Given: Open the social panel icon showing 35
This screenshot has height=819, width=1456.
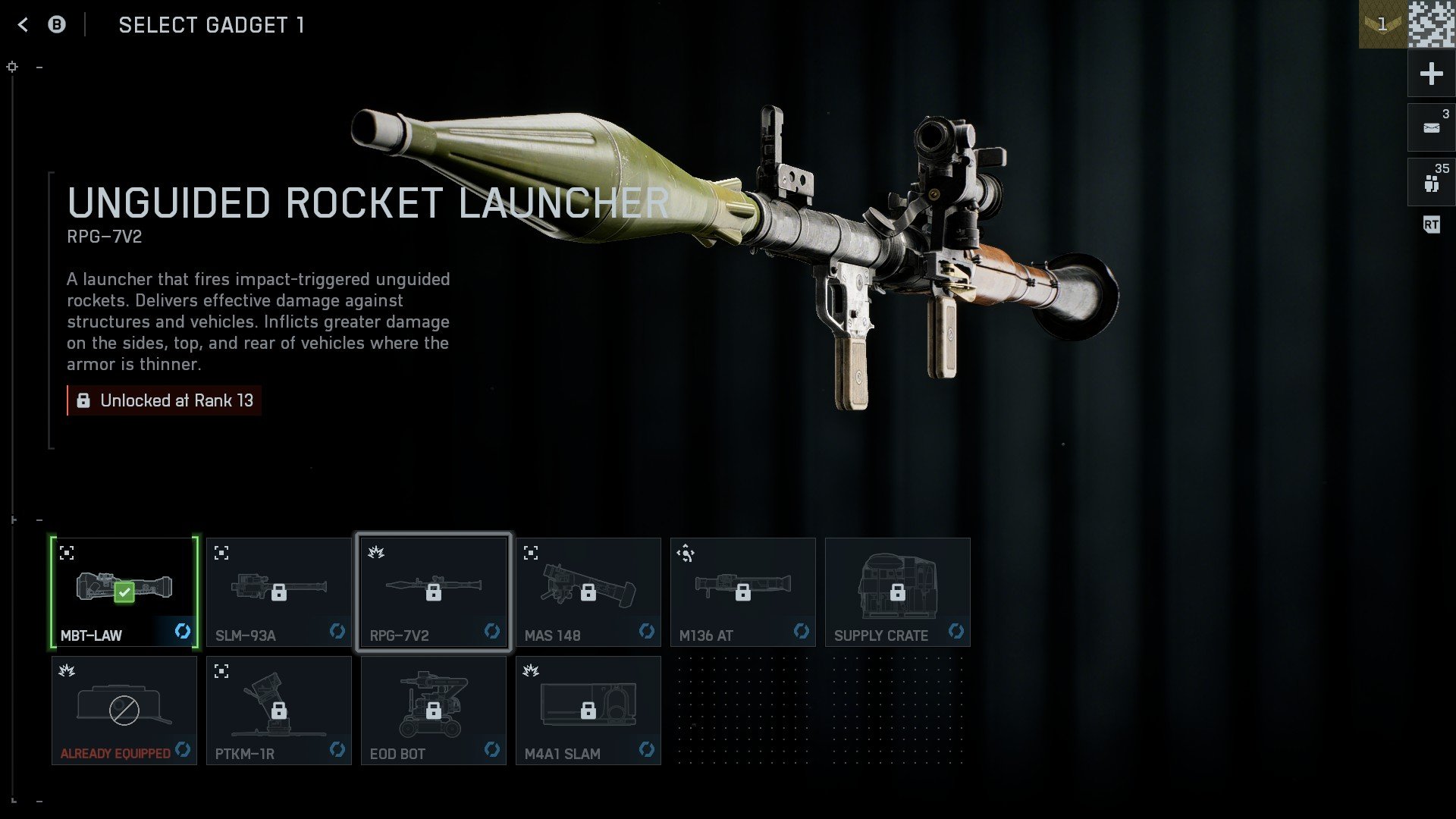Looking at the screenshot, I should (x=1430, y=181).
